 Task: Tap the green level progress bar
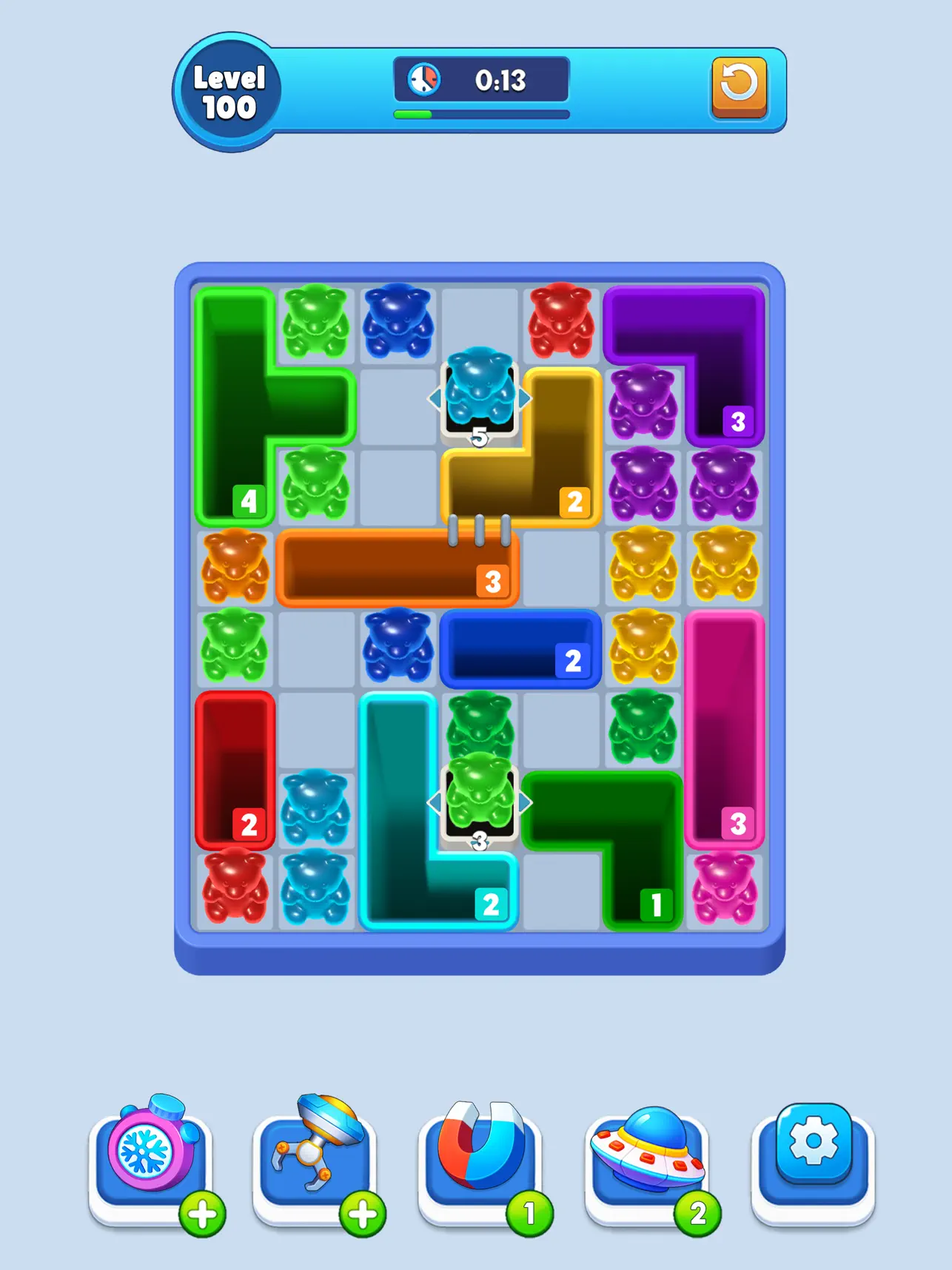415,115
